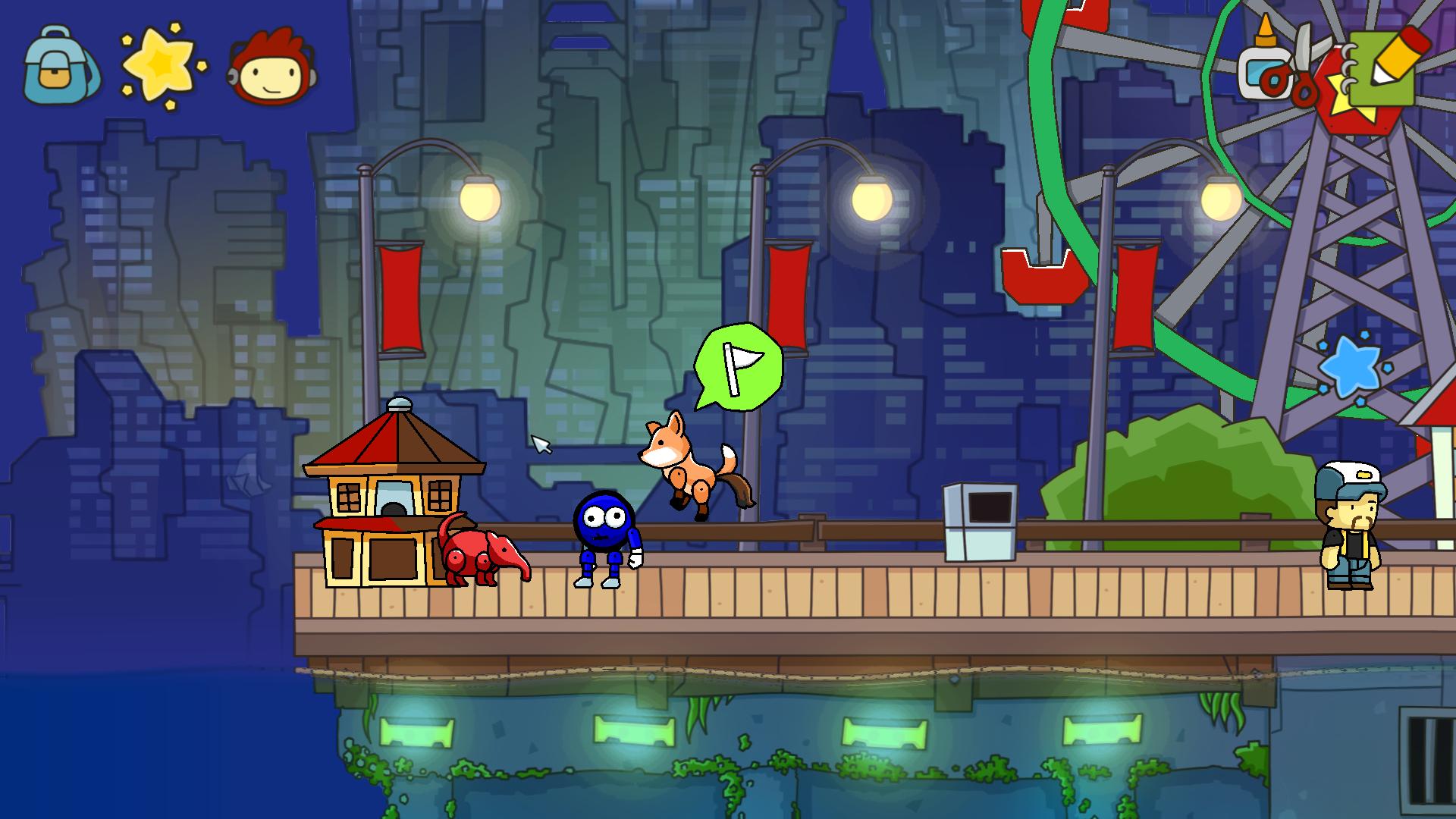Select the green flag speech bubble
The height and width of the screenshot is (819, 1456).
pos(739,366)
